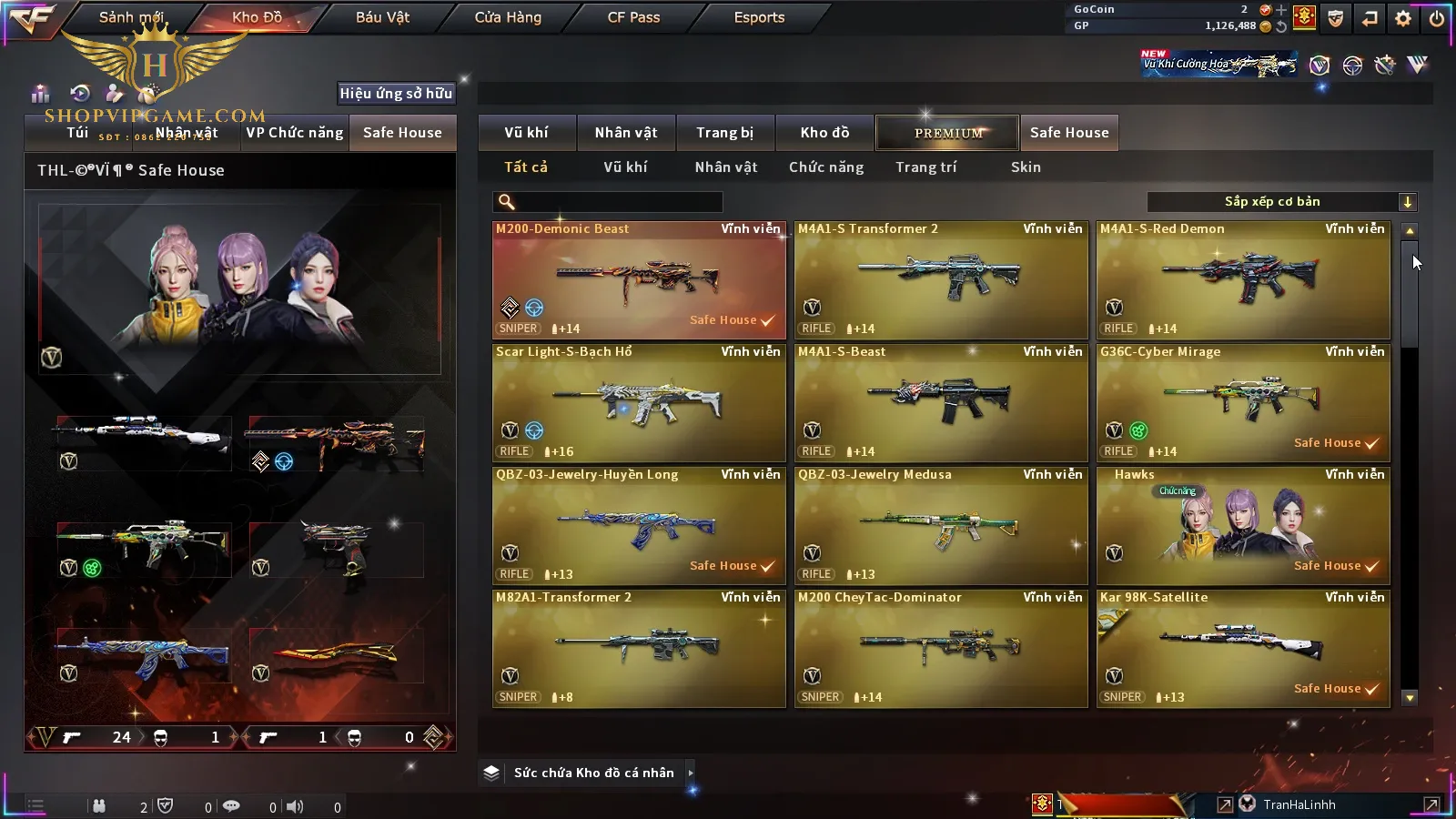The image size is (1456, 819).
Task: Toggle Hiệu ứng sở hữu button
Action: (396, 93)
